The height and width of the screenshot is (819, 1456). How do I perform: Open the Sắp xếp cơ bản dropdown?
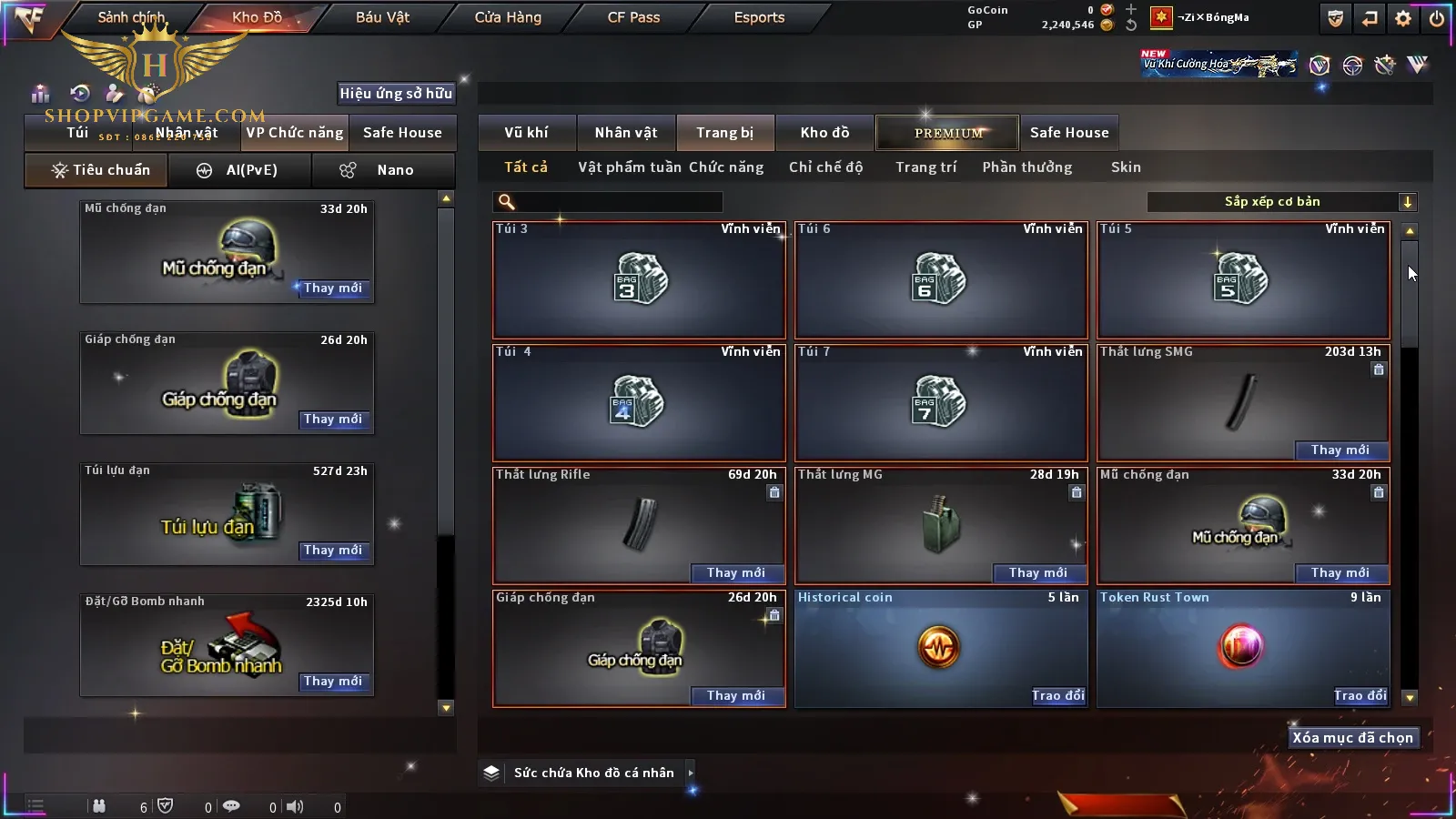click(x=1281, y=202)
